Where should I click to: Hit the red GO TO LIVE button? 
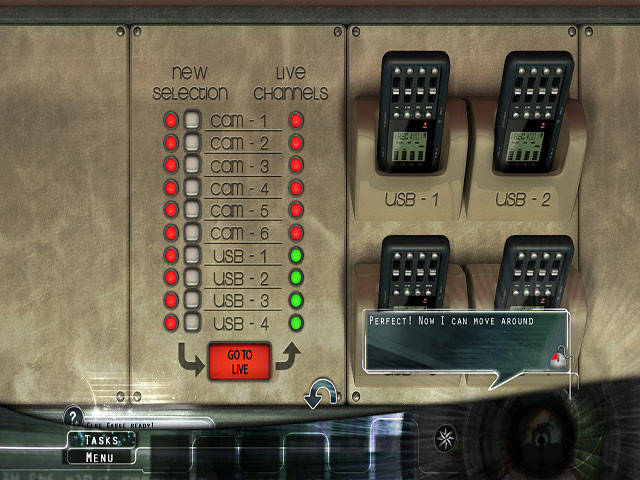(240, 361)
